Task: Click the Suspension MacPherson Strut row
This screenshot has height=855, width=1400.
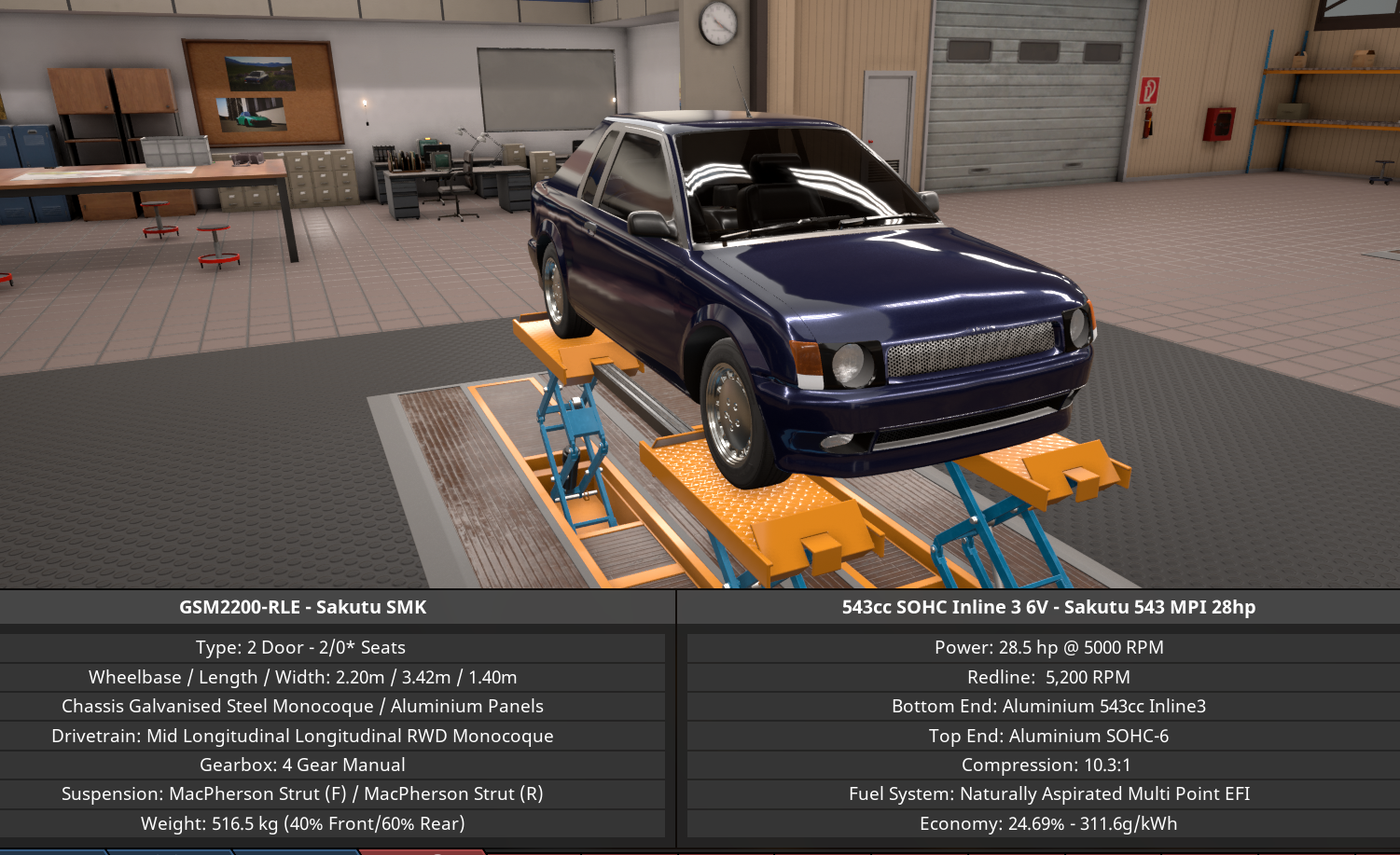Action: 303,793
